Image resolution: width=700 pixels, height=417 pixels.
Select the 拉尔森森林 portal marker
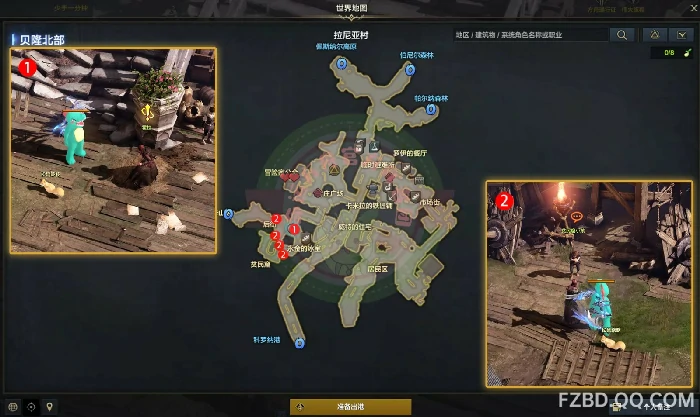click(x=432, y=109)
